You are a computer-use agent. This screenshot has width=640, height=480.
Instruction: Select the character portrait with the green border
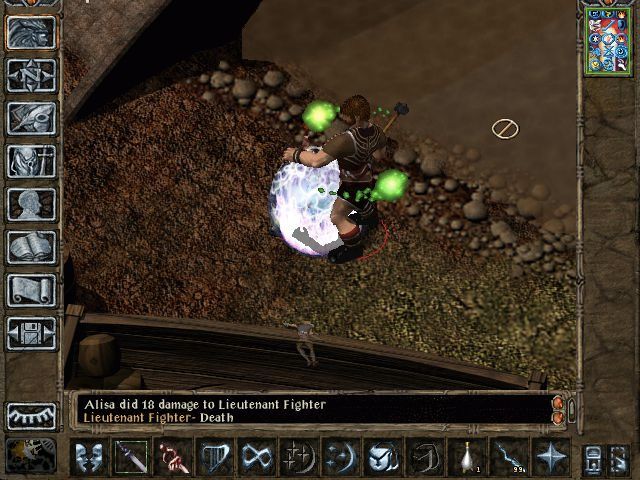[x=607, y=41]
